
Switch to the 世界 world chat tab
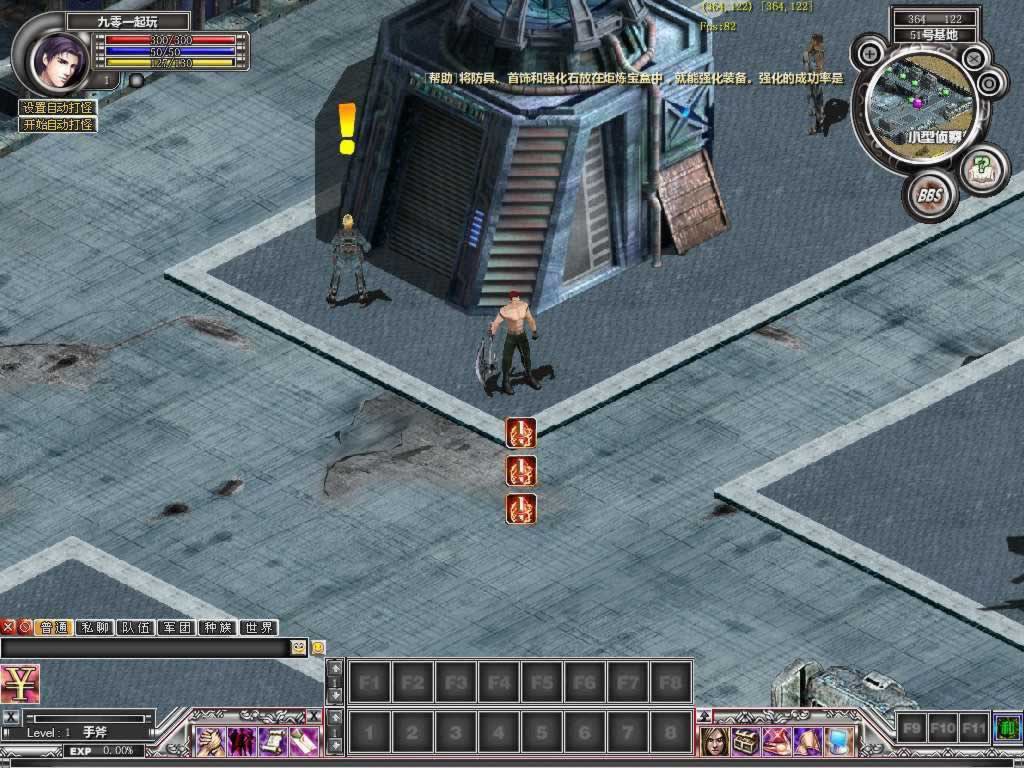259,628
